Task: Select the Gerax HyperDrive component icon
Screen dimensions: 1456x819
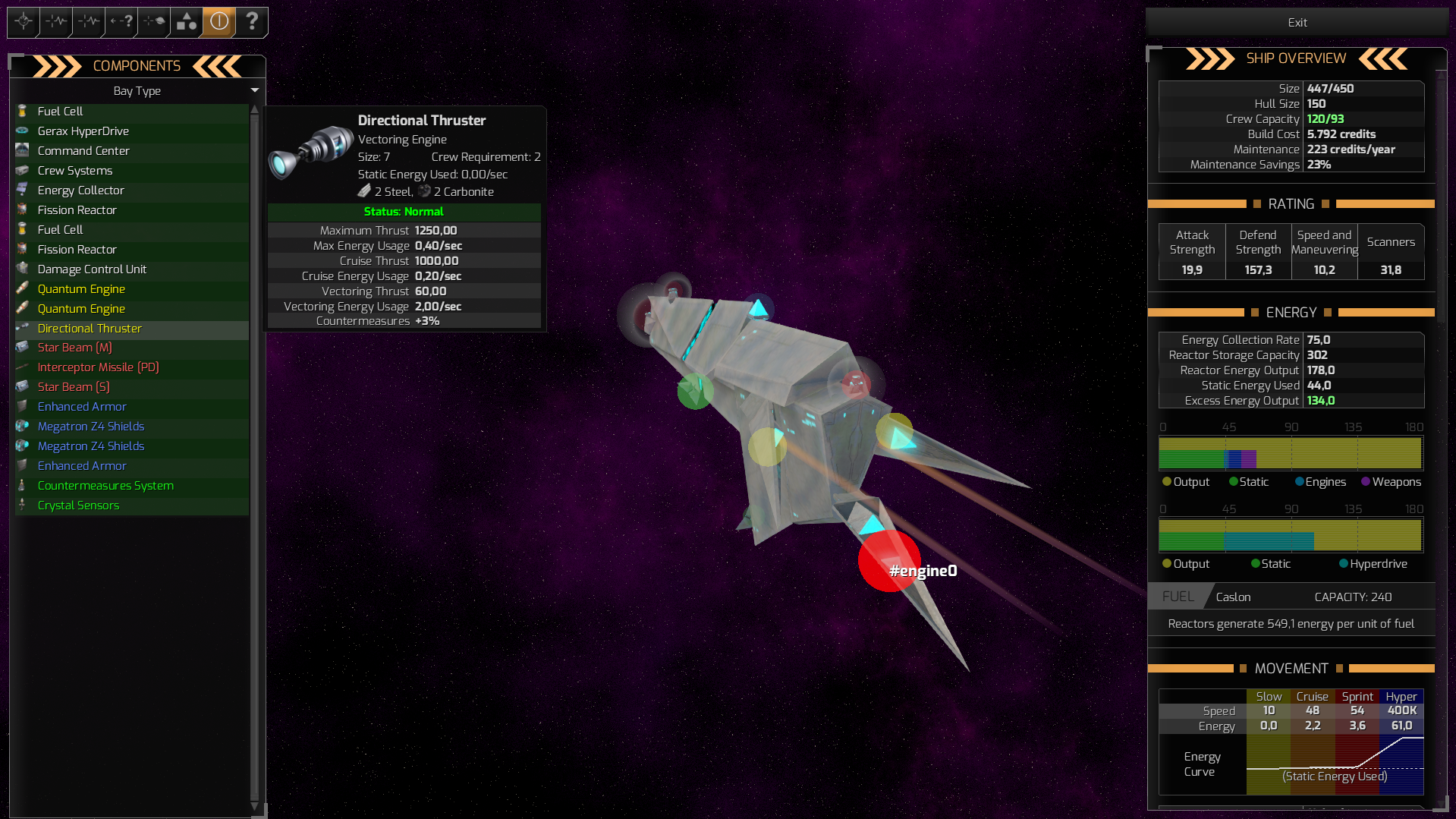Action: coord(22,131)
